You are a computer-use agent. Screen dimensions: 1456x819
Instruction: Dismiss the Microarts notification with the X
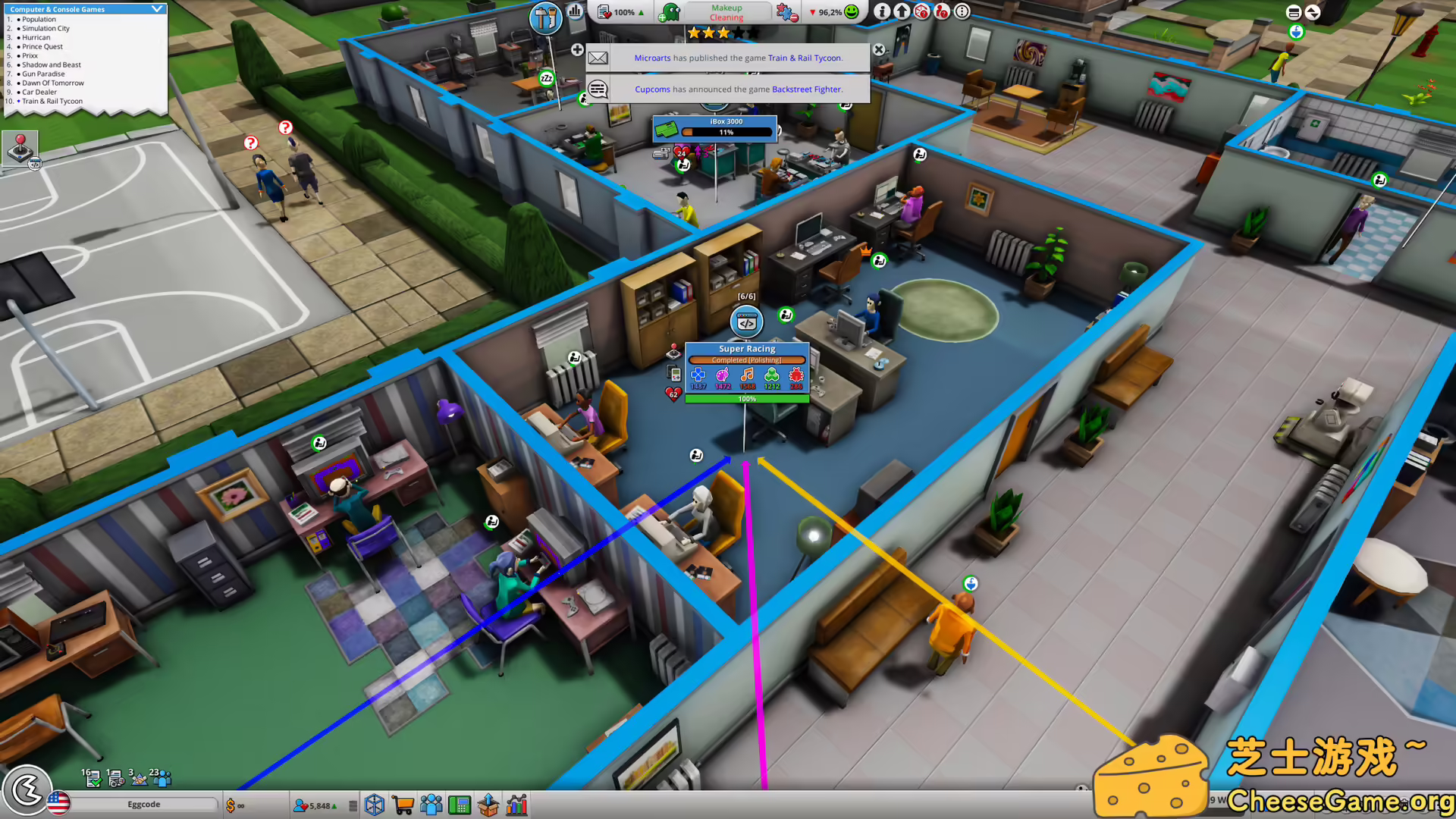pyautogui.click(x=878, y=49)
